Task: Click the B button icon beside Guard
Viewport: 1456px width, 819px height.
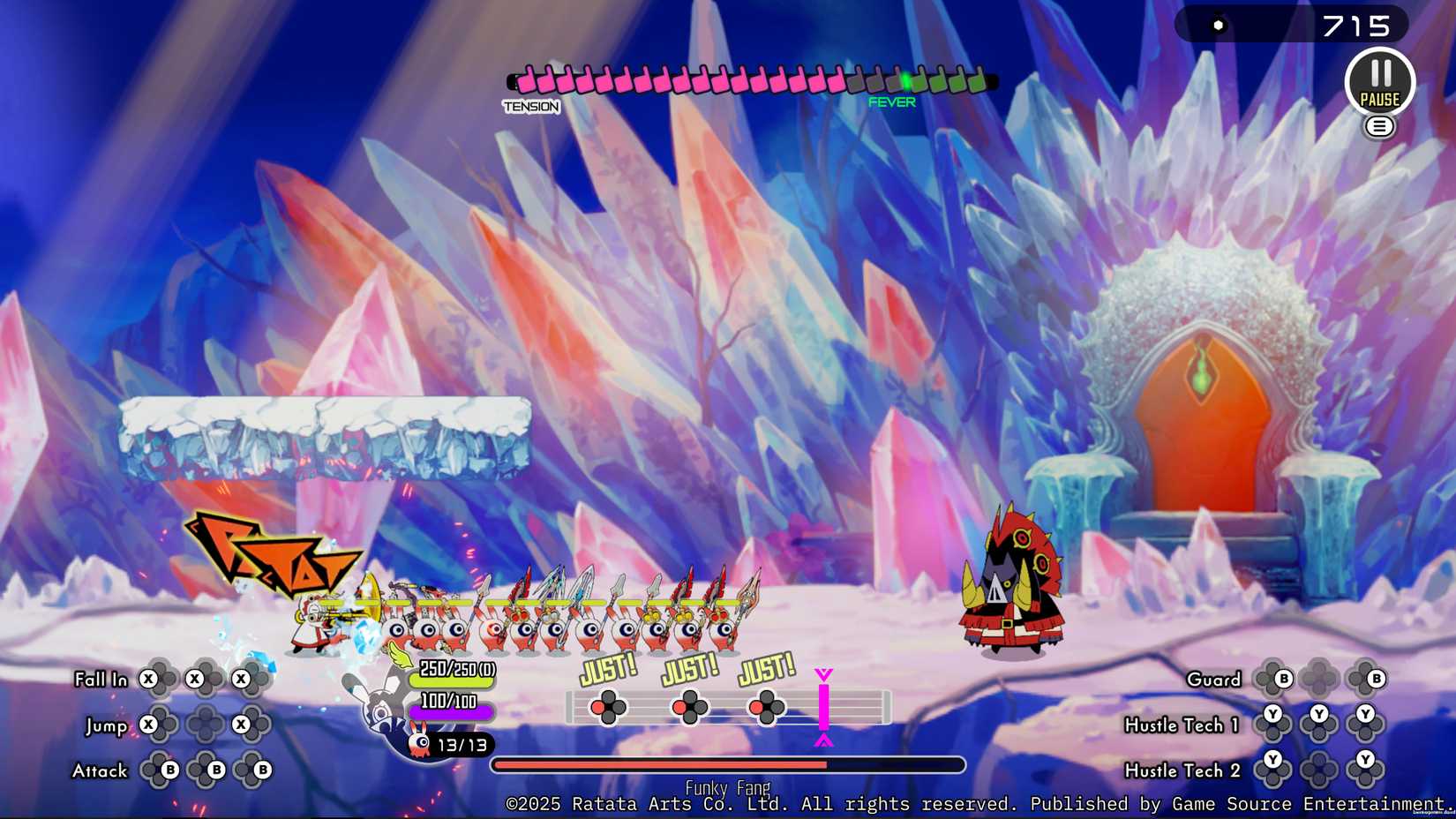Action: pyautogui.click(x=1284, y=679)
